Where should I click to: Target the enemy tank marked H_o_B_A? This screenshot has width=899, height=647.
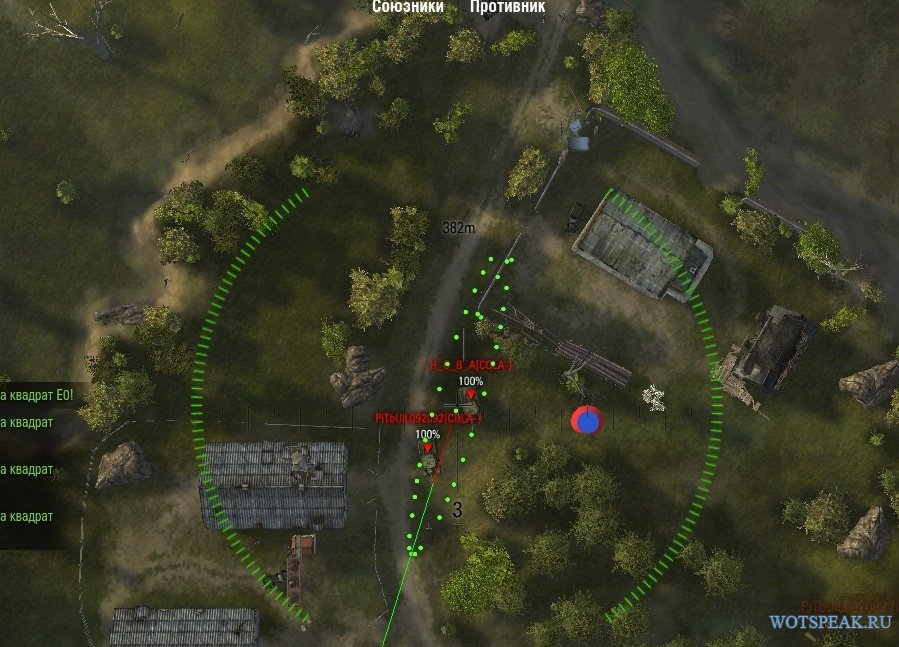pyautogui.click(x=470, y=405)
